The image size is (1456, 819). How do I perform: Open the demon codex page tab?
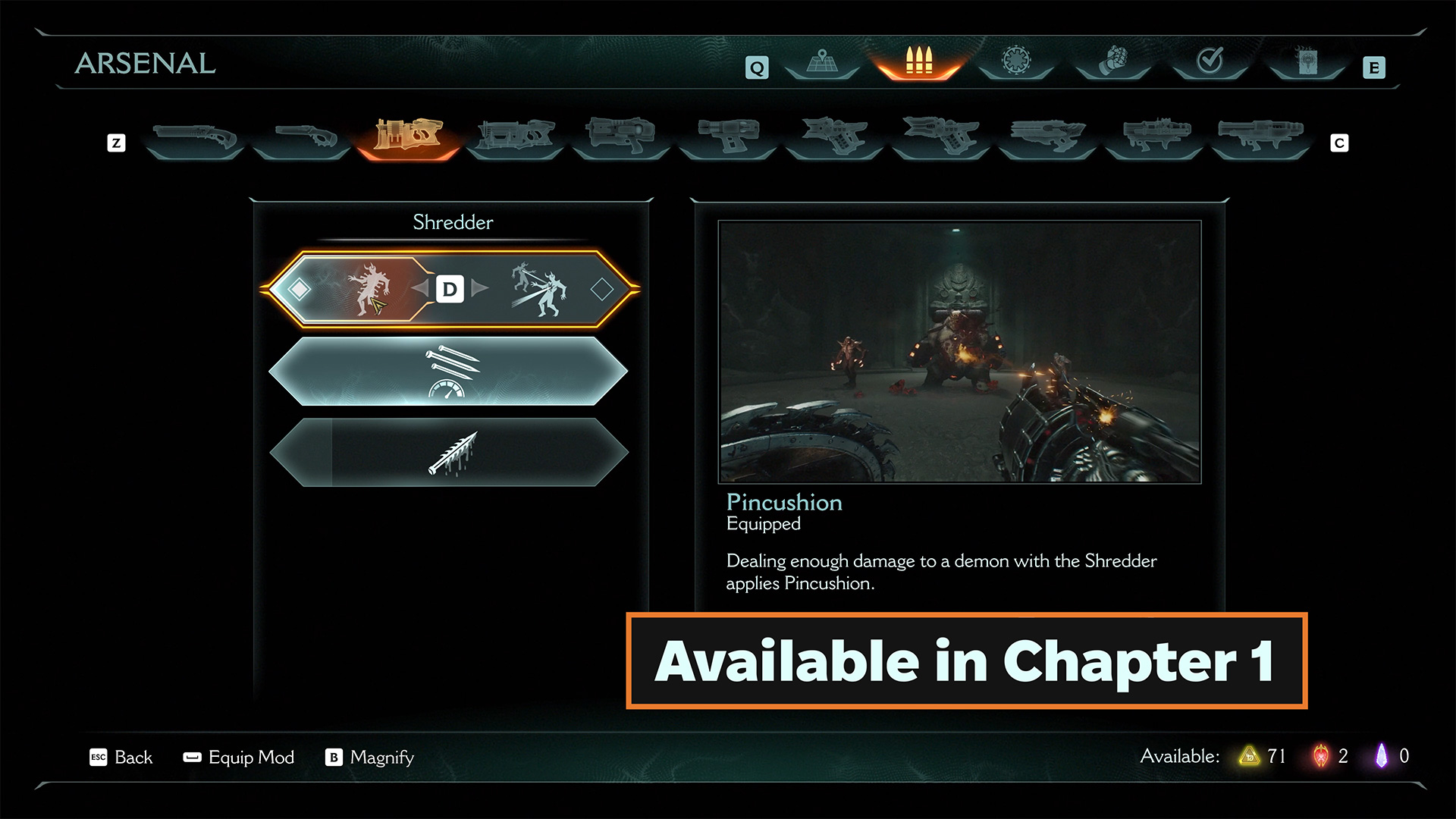(1307, 62)
